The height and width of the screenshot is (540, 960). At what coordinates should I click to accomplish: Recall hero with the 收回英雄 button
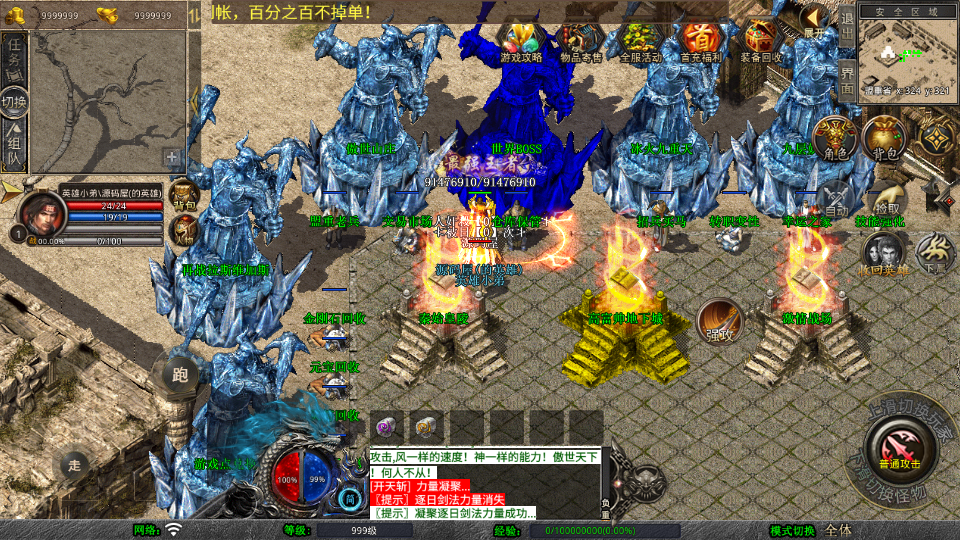click(883, 251)
